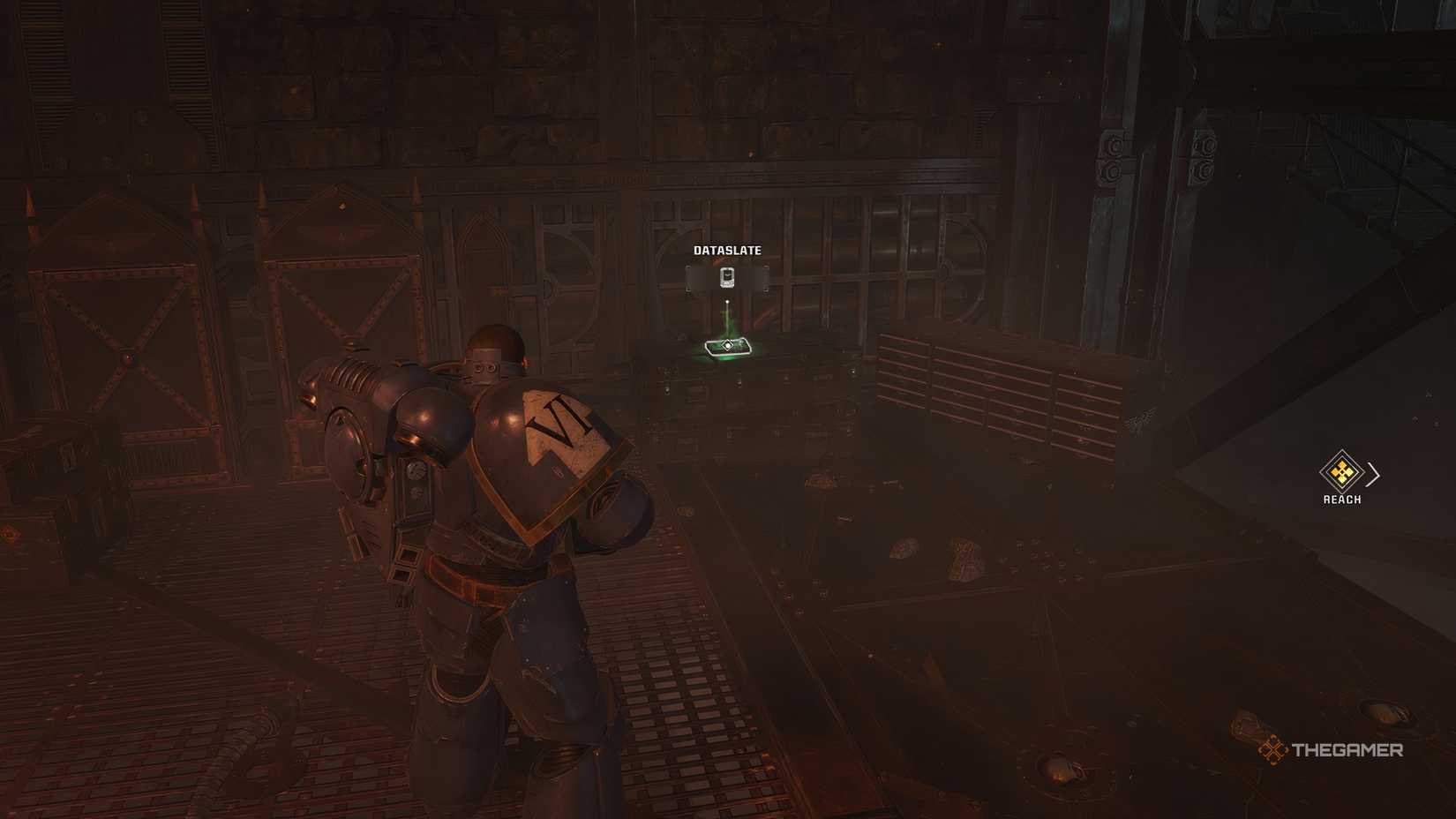Select the DATASLATE title text
Screen dimensions: 1456x819
click(726, 250)
